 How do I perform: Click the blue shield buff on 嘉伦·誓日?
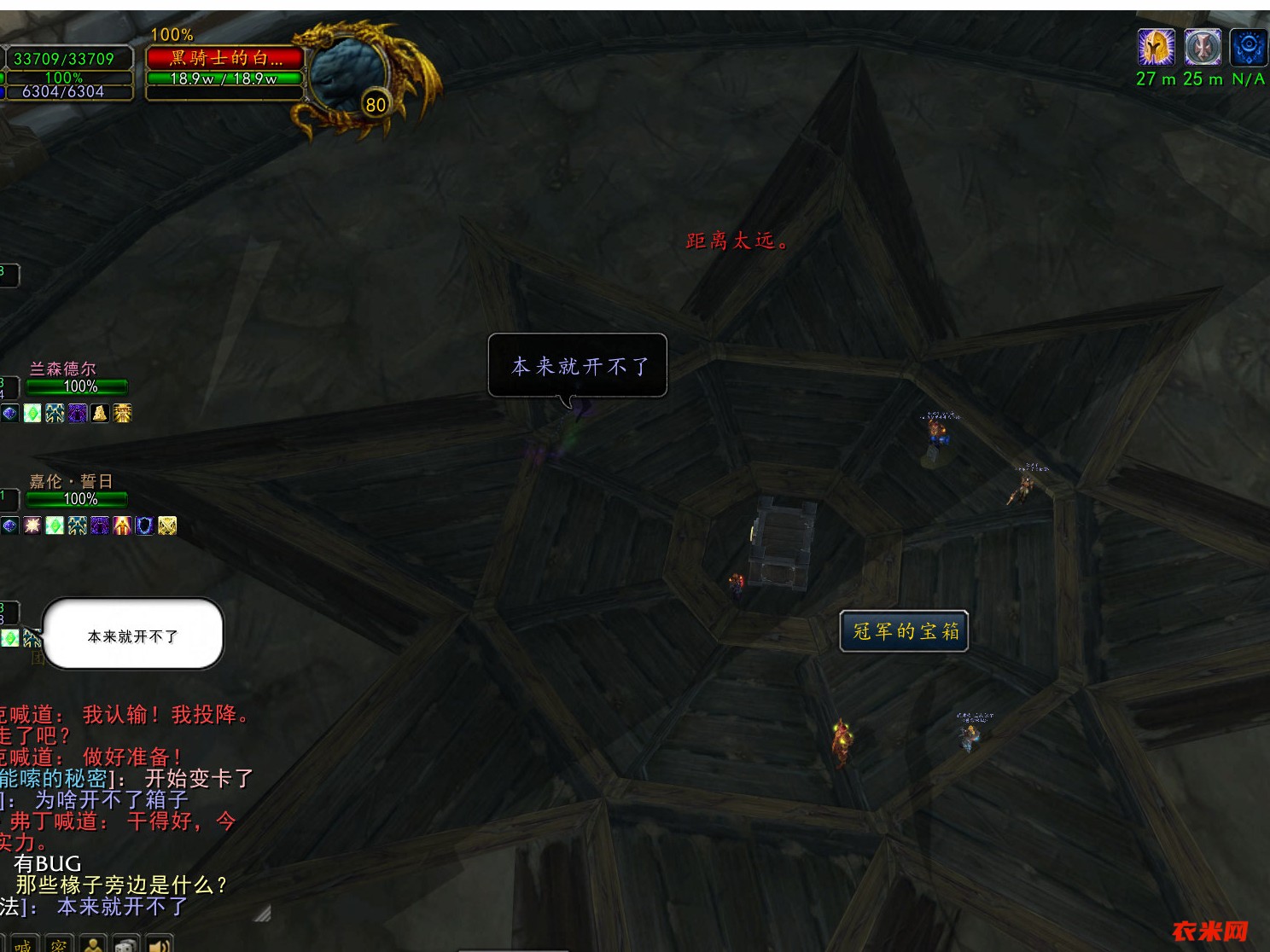(143, 527)
